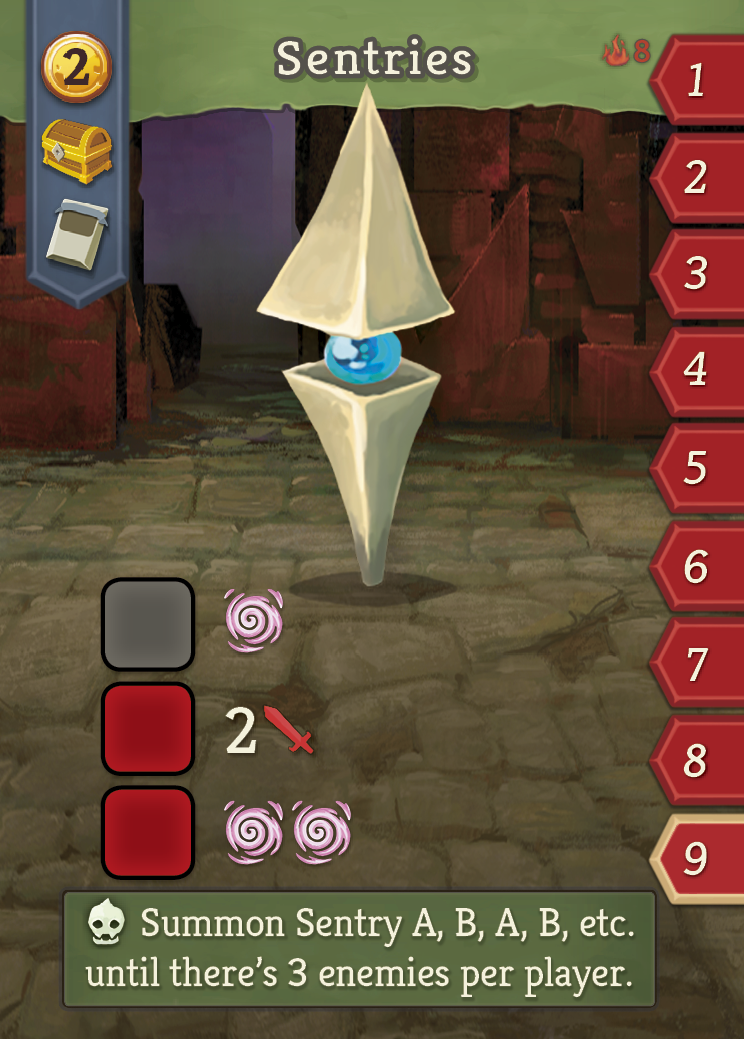Select the number 2 health tab
Viewport: 744px width, 1039px height.
(x=697, y=178)
